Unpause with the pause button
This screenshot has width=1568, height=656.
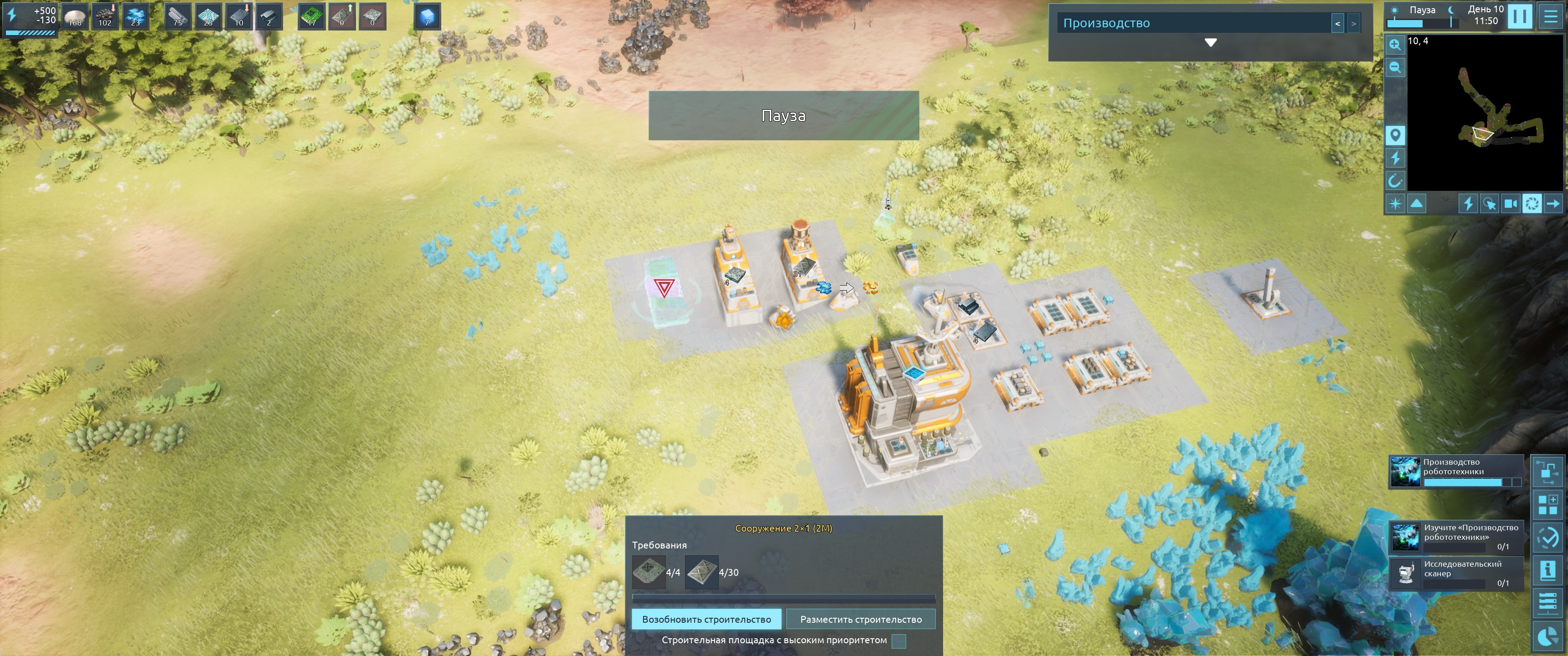pos(1519,16)
